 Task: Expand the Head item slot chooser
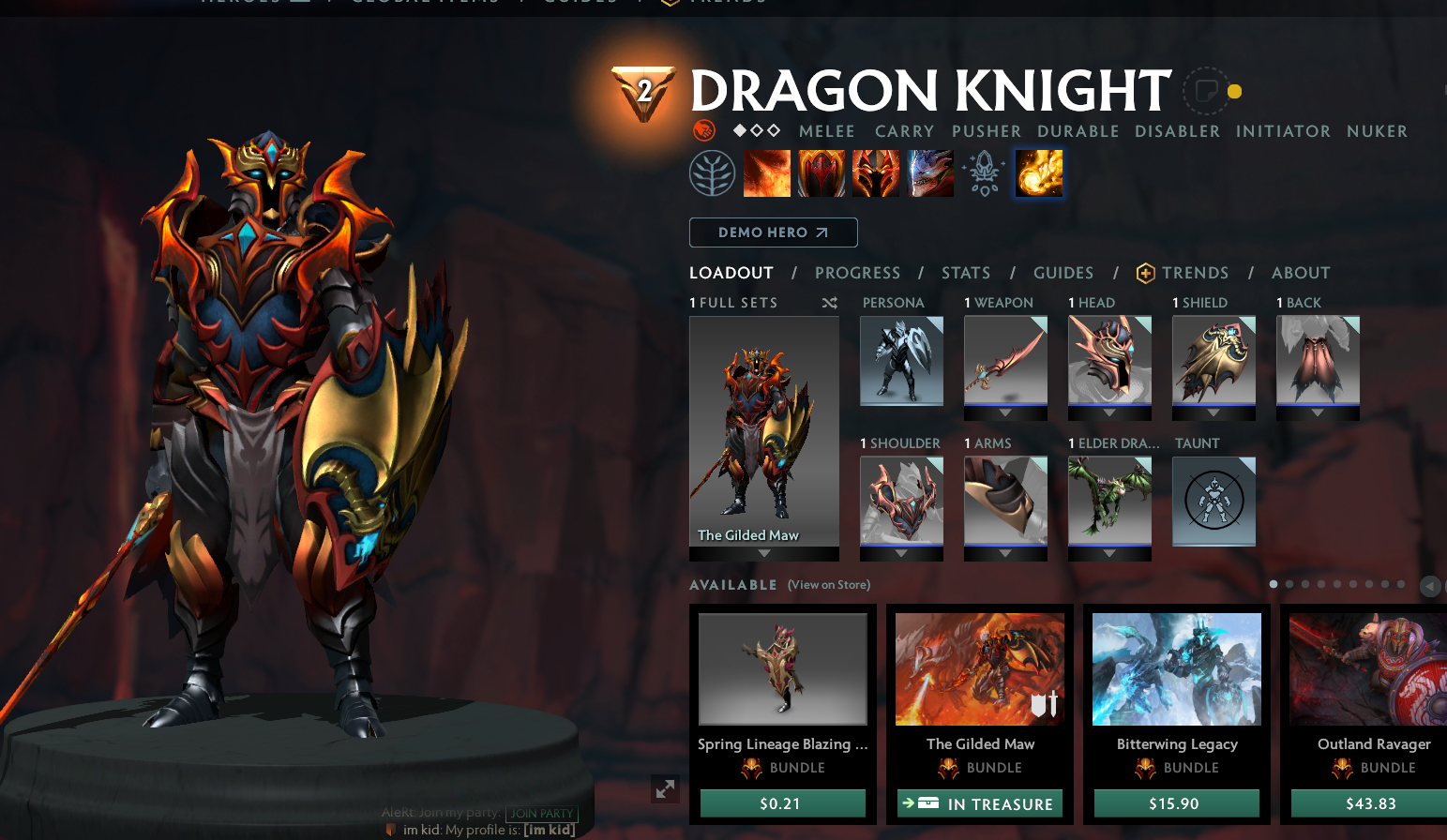pyautogui.click(x=1109, y=412)
